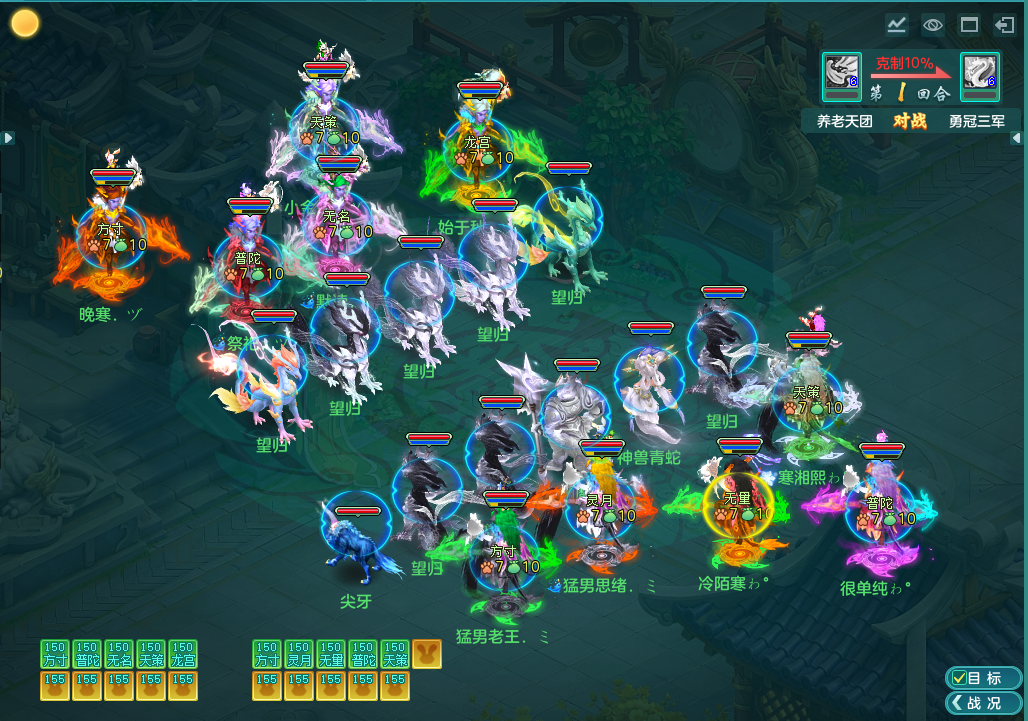Exit the battle via the exit-arrow icon

point(1004,25)
